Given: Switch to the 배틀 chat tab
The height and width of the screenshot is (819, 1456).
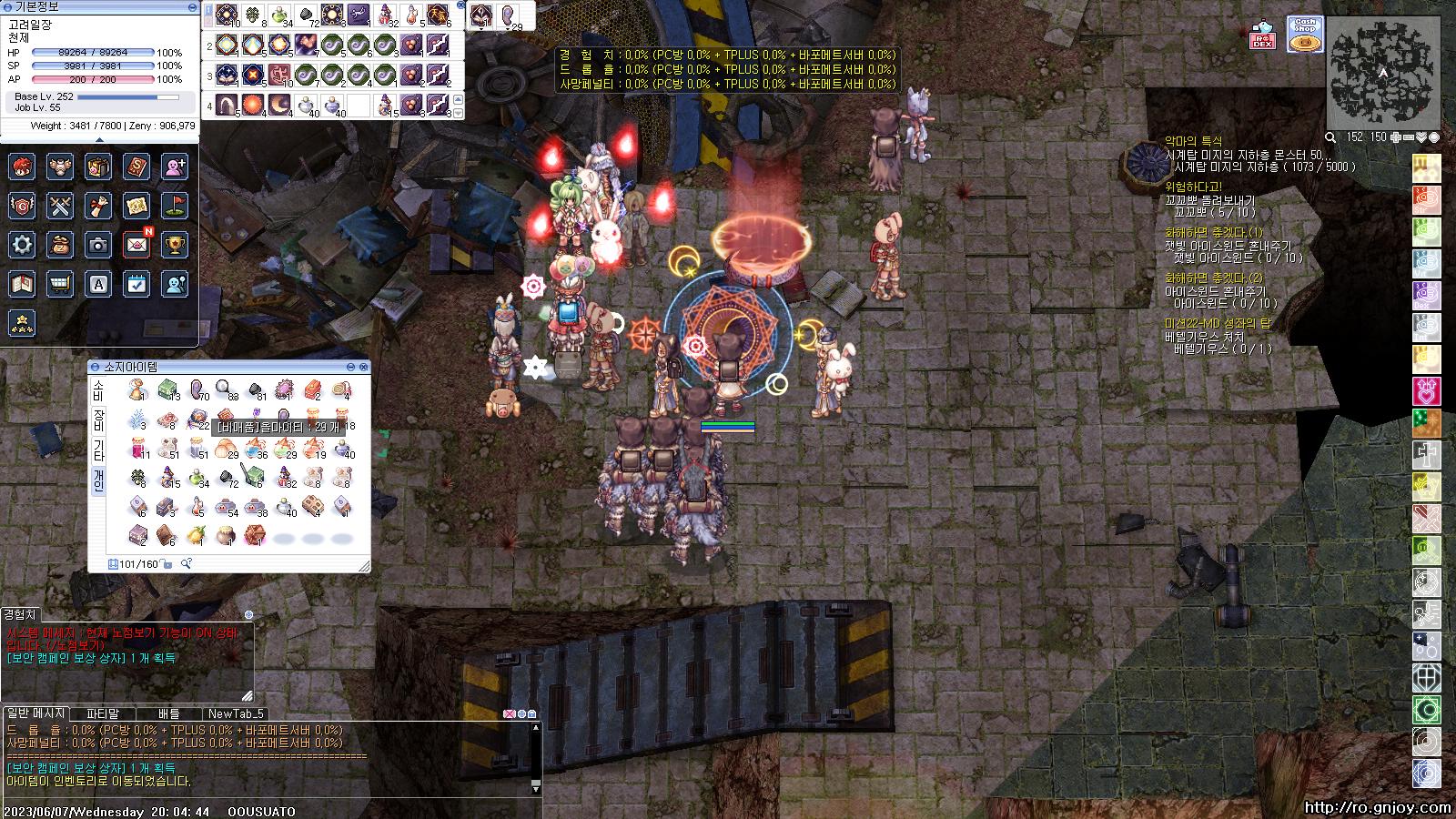Looking at the screenshot, I should coord(169,713).
